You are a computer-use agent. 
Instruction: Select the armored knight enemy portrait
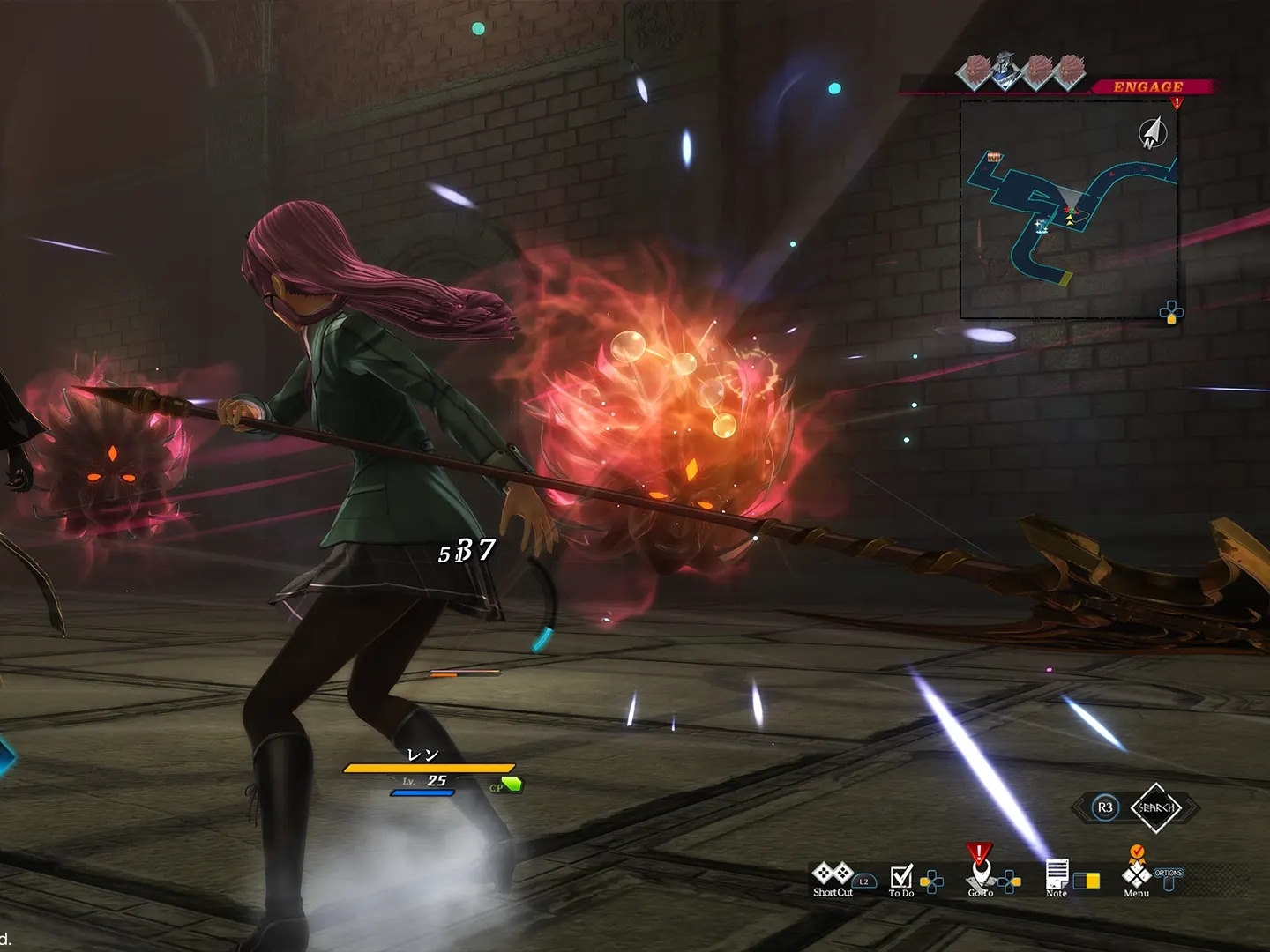pyautogui.click(x=1005, y=72)
